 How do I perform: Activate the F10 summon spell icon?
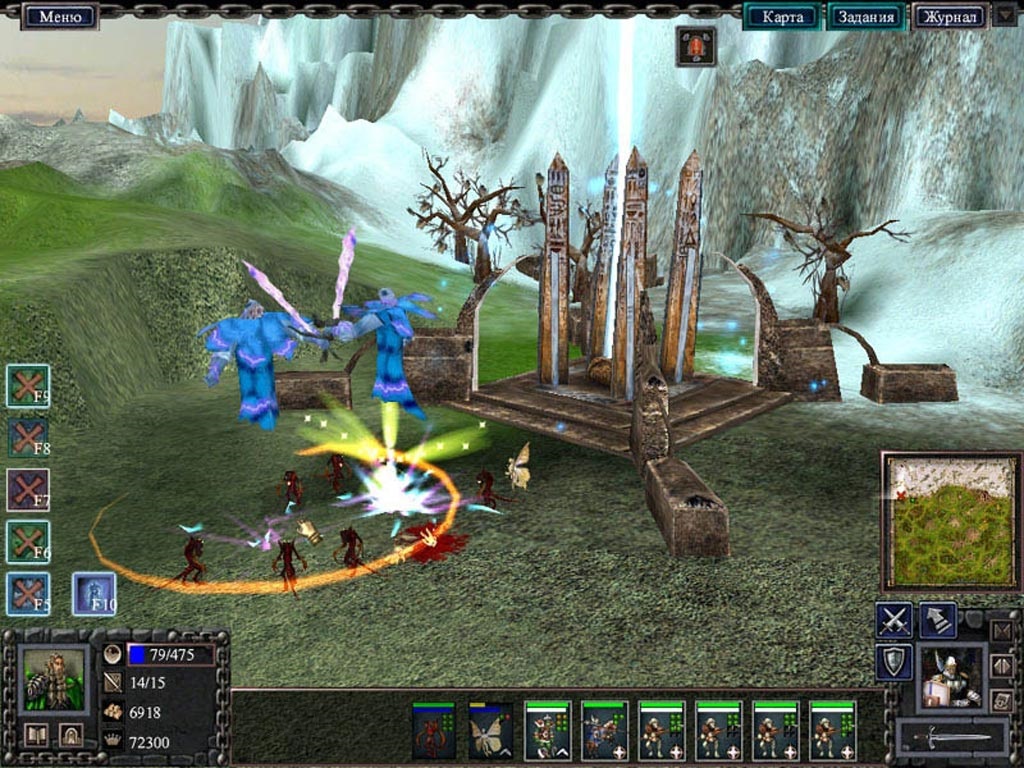(x=94, y=594)
